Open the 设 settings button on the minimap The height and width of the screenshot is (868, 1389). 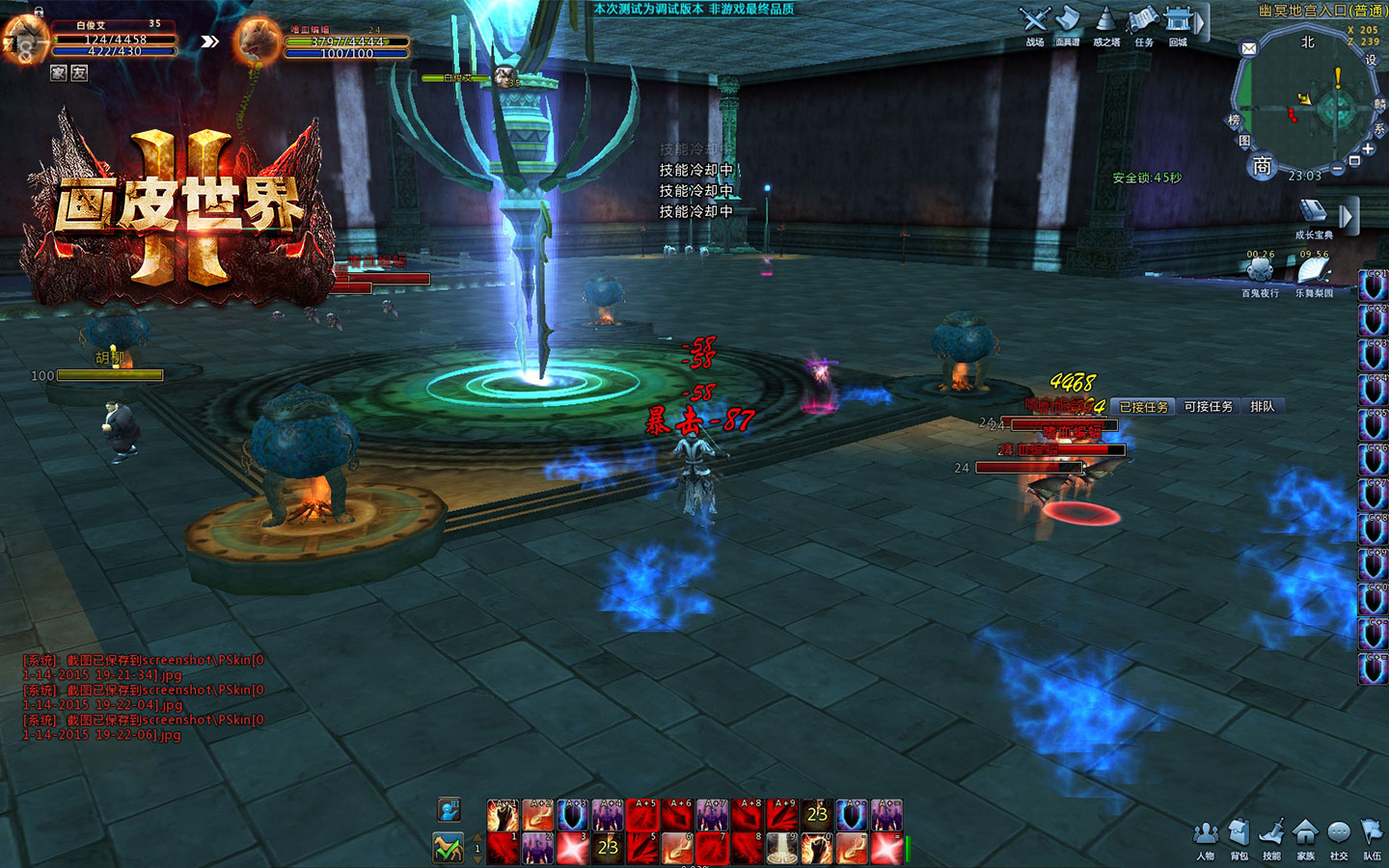coord(1371,60)
